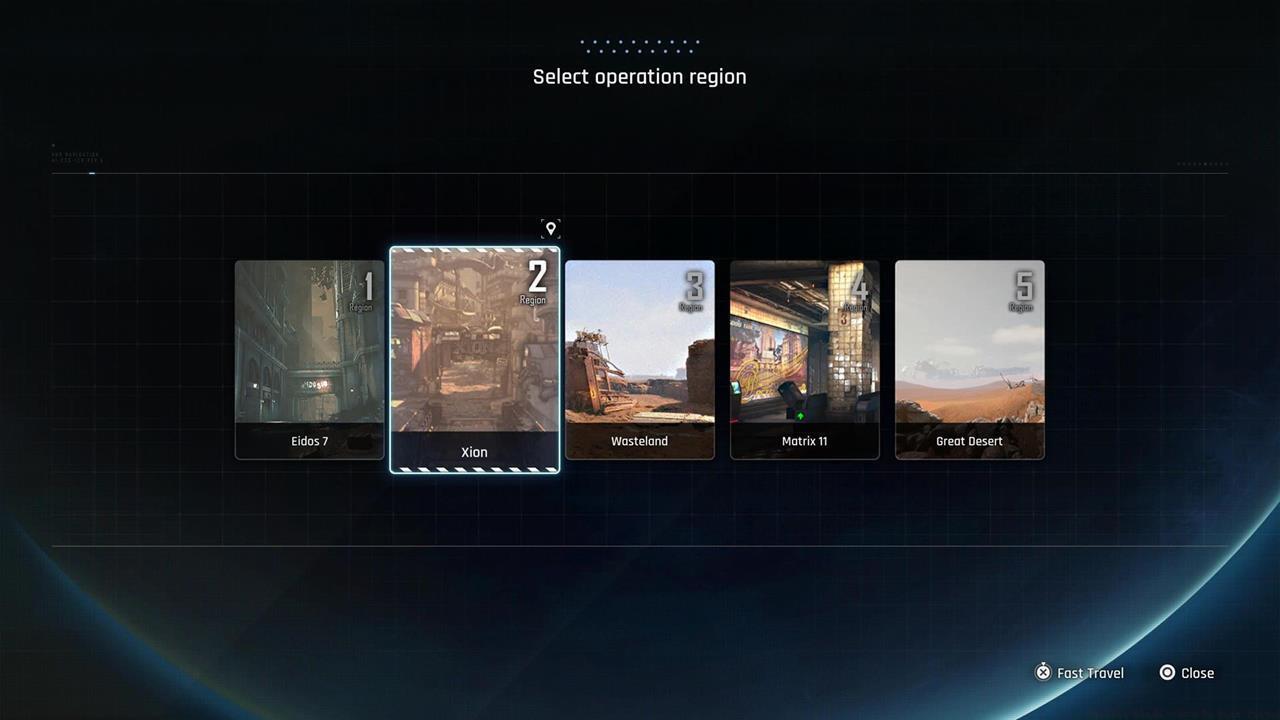Click the current-location pin above Xion
Viewport: 1280px width, 720px height.
click(x=550, y=229)
